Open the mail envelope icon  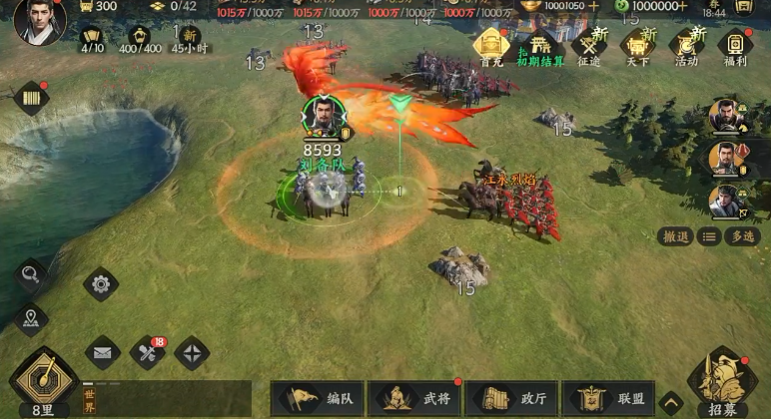pyautogui.click(x=102, y=352)
